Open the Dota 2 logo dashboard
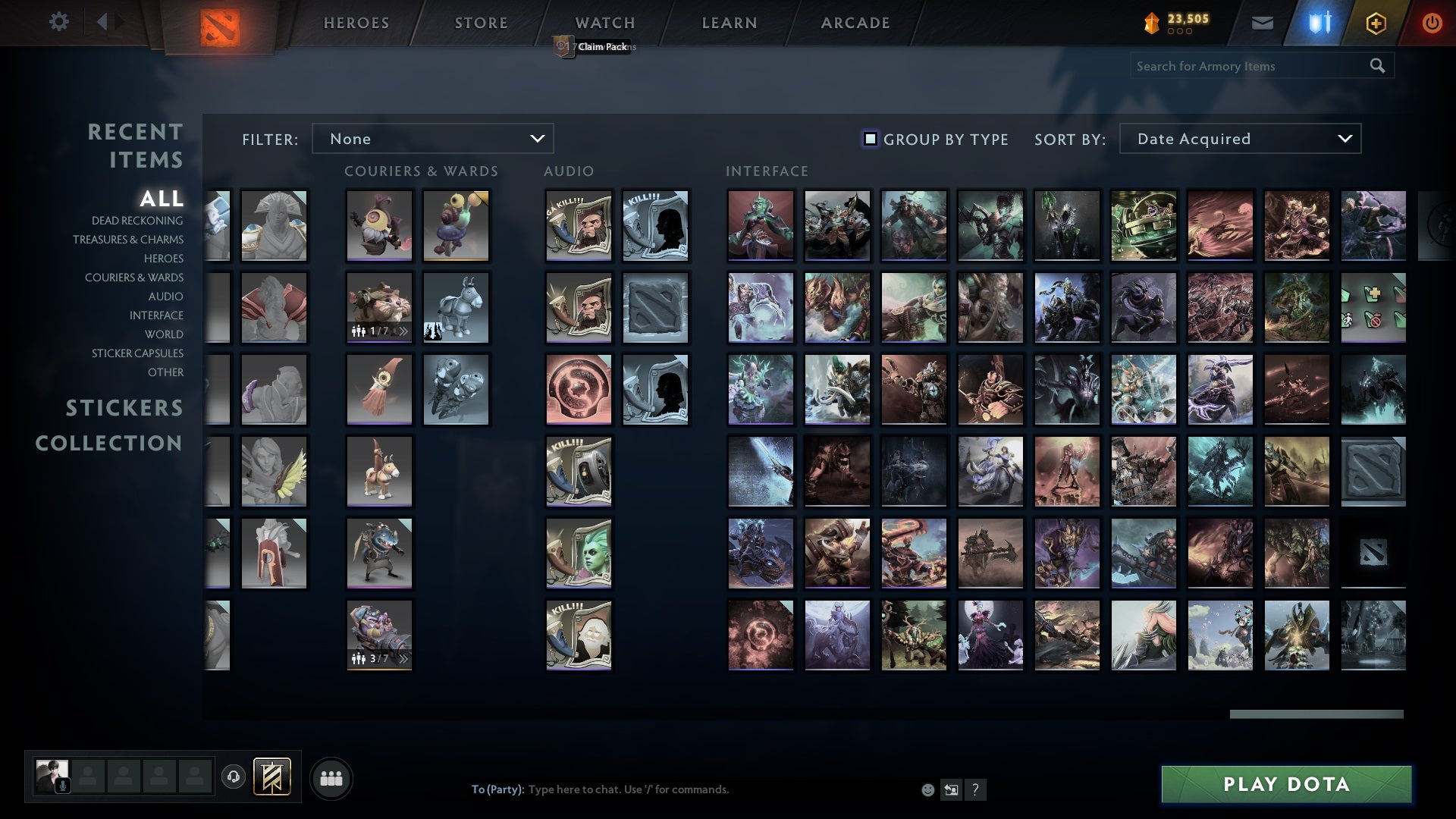The image size is (1456, 819). pyautogui.click(x=218, y=23)
